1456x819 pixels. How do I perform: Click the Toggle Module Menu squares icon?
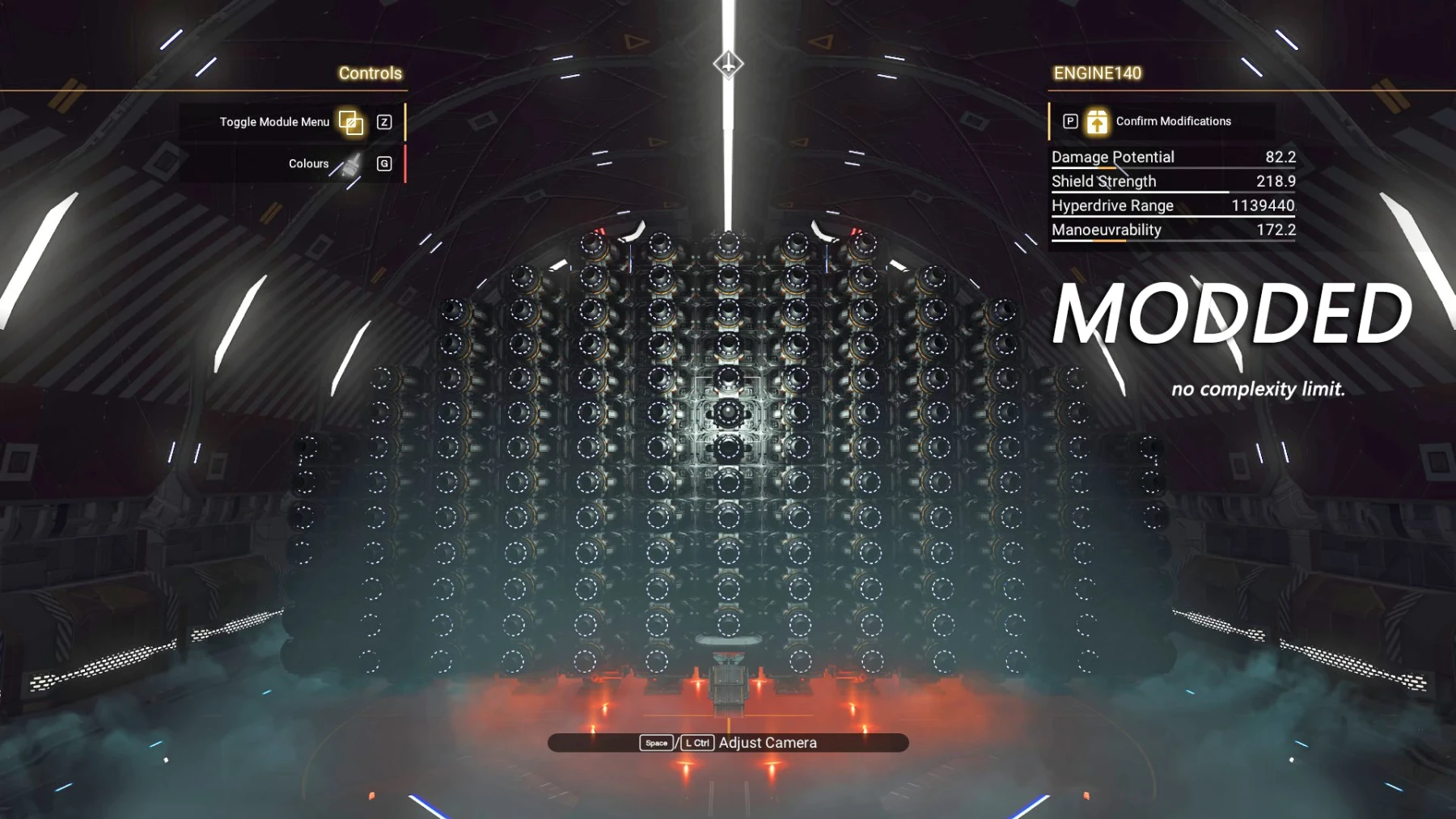[350, 122]
